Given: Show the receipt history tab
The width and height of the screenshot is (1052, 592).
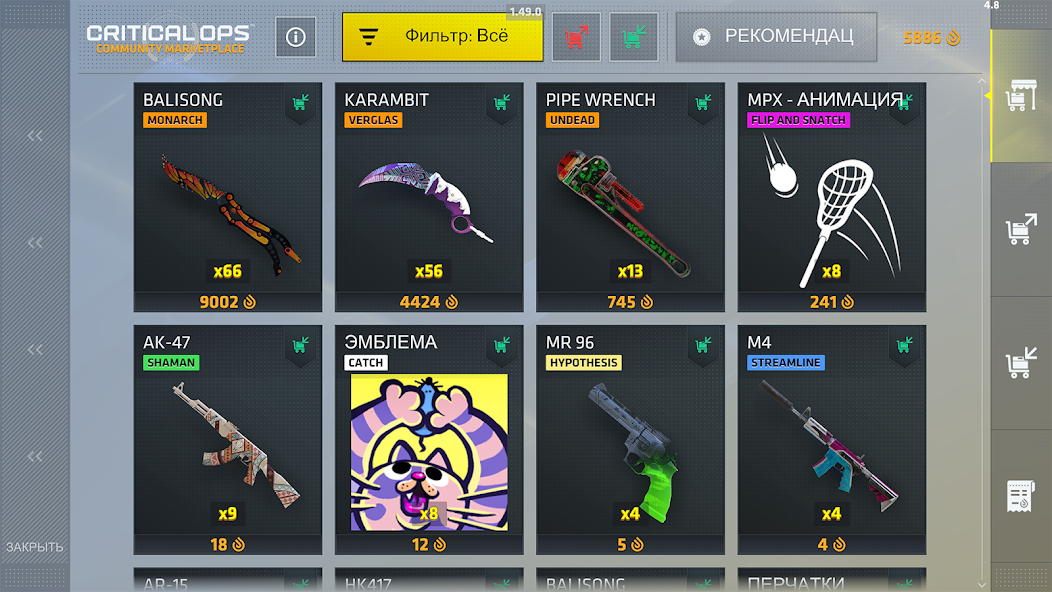Looking at the screenshot, I should (1021, 497).
